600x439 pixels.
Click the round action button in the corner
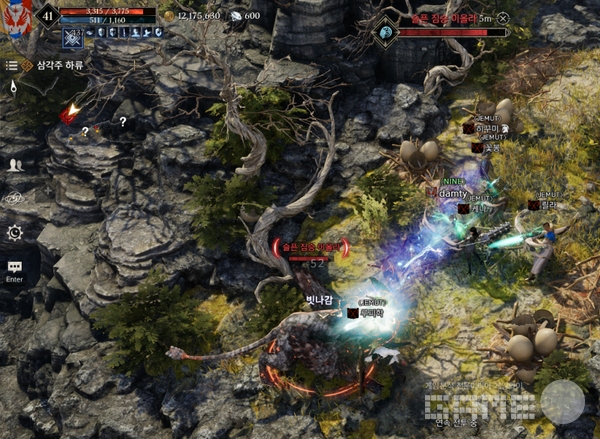coord(561,401)
